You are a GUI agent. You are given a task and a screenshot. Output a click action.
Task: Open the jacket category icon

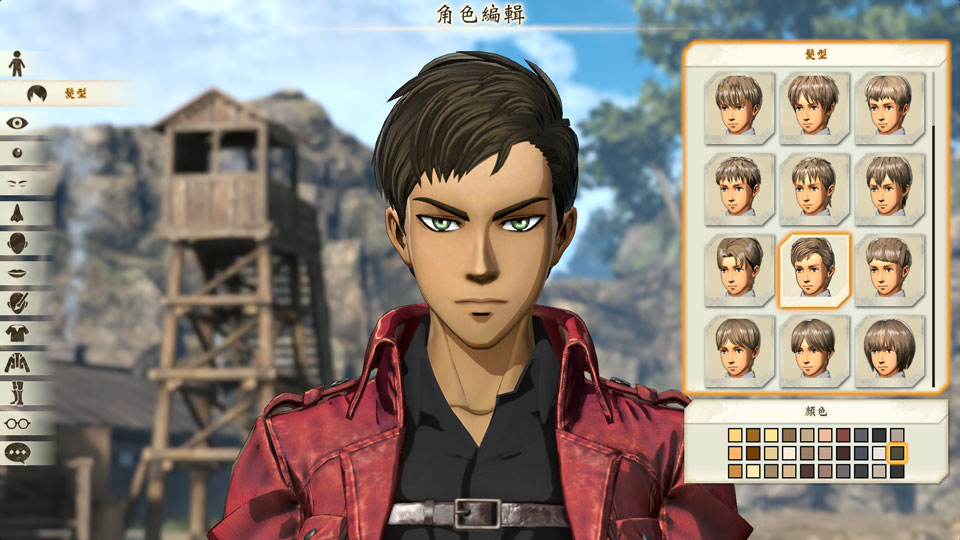[17, 362]
